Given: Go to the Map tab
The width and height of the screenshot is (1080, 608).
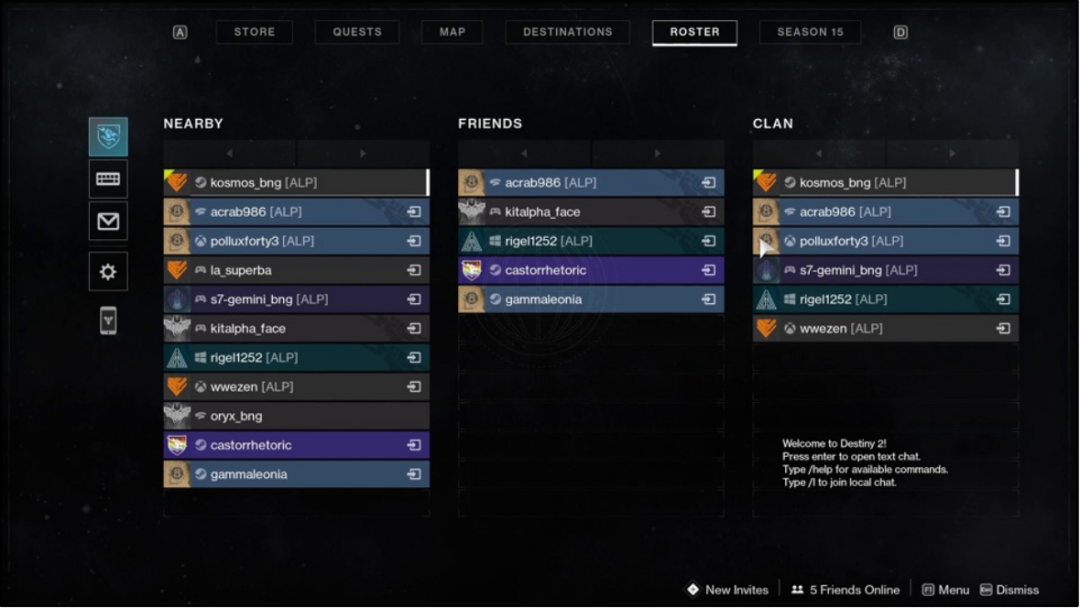Looking at the screenshot, I should [x=452, y=32].
